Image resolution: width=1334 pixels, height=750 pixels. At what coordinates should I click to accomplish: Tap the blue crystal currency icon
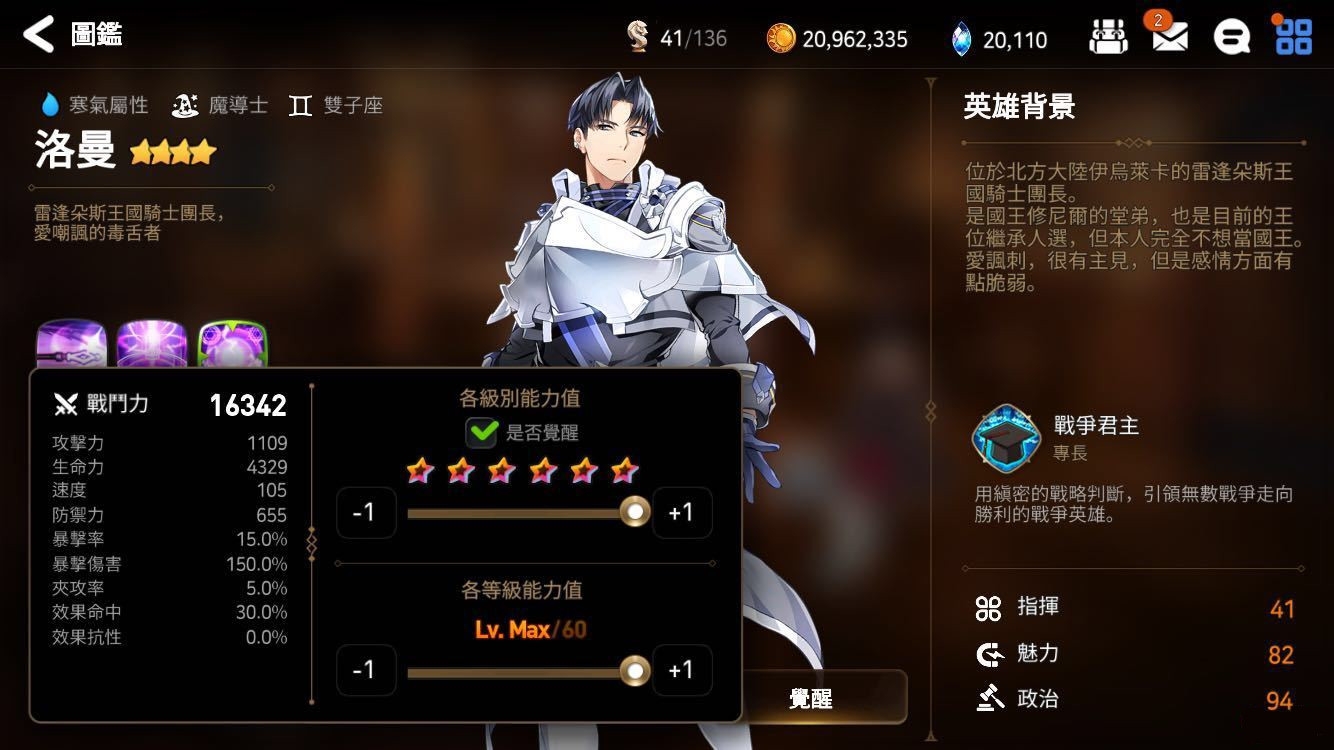961,39
